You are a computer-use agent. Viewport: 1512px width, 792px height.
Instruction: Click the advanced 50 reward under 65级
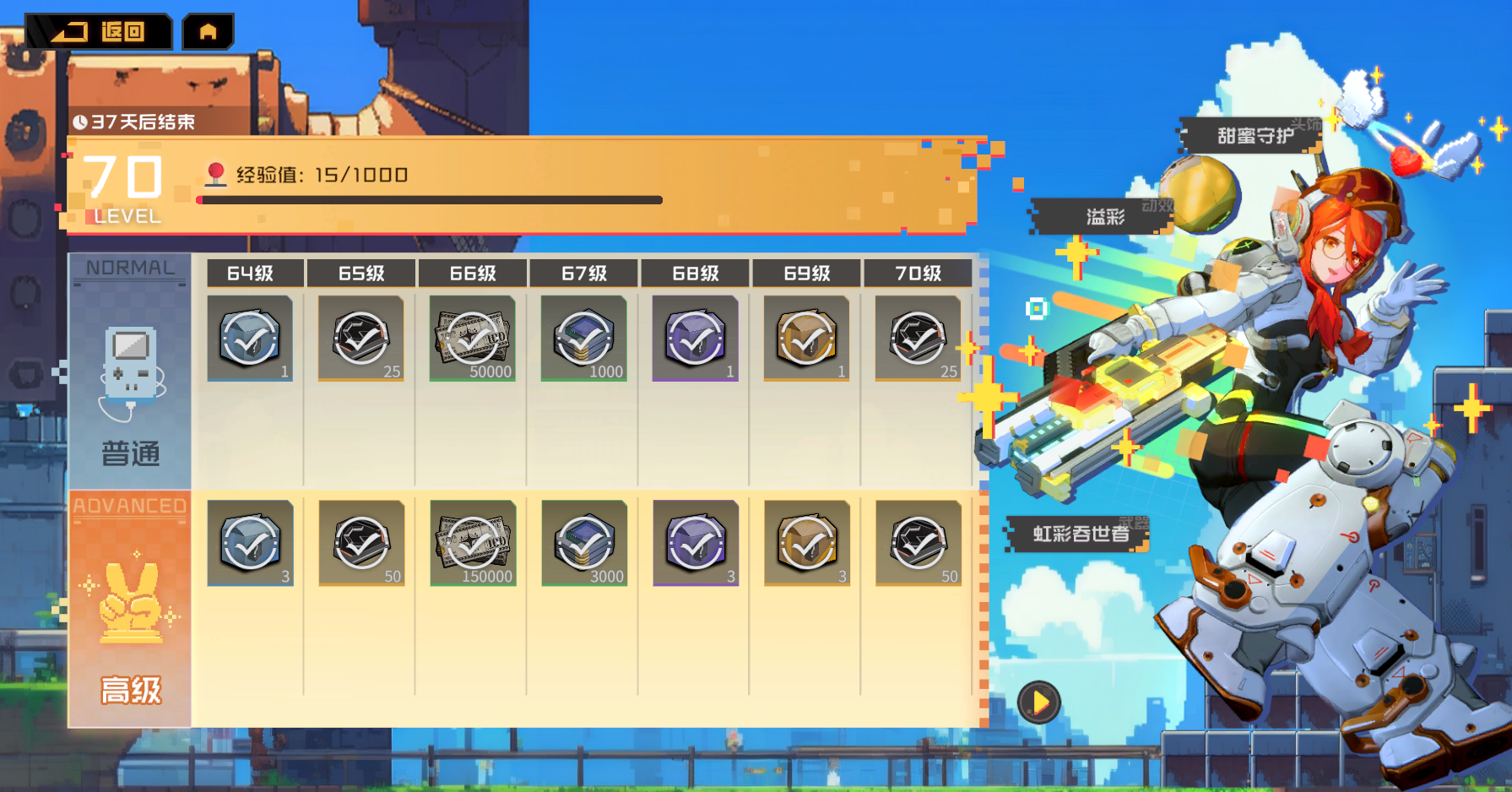click(x=361, y=545)
